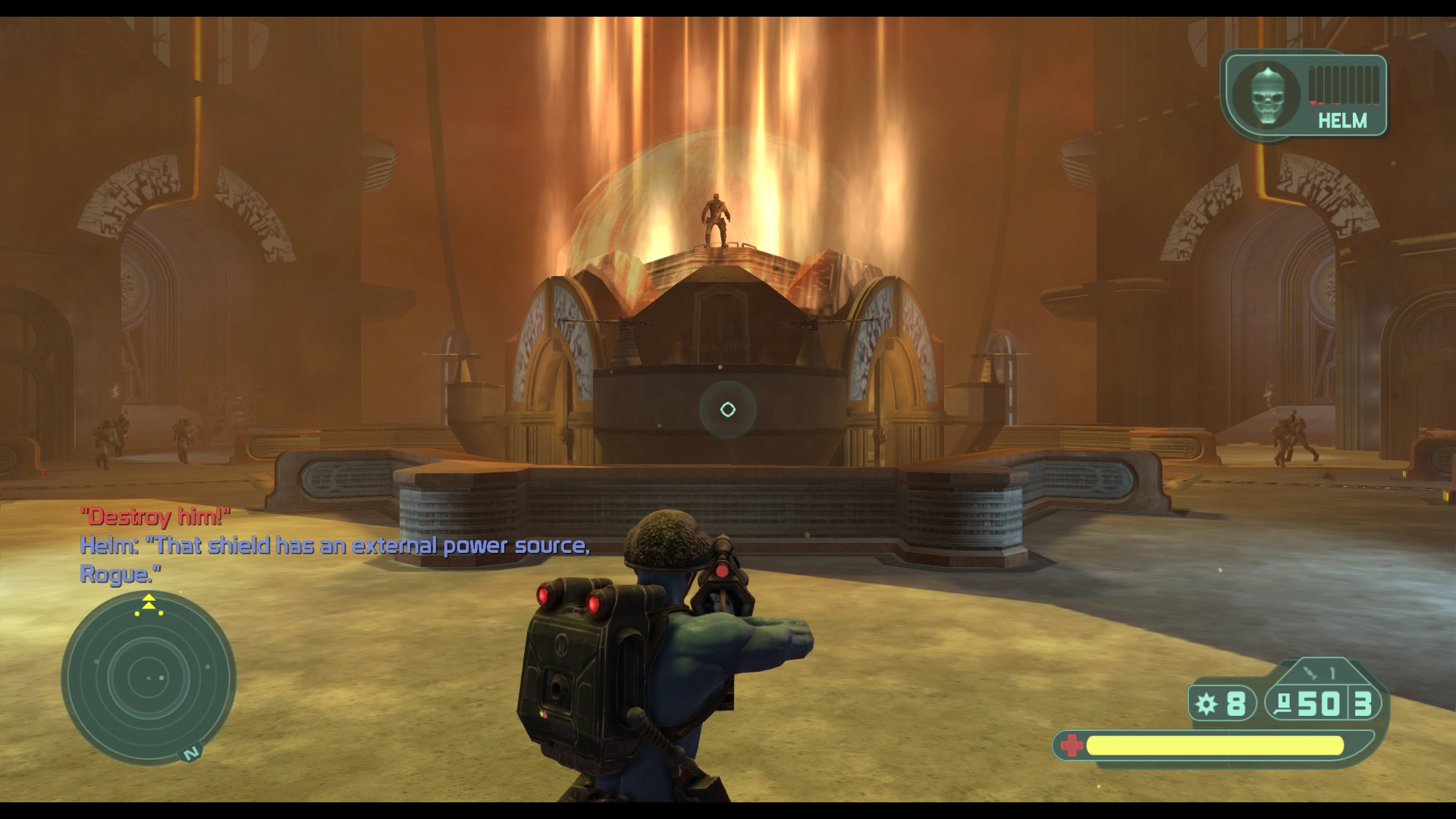1456x819 pixels.
Task: Click the diamond crosshair reticle
Action: pos(728,409)
